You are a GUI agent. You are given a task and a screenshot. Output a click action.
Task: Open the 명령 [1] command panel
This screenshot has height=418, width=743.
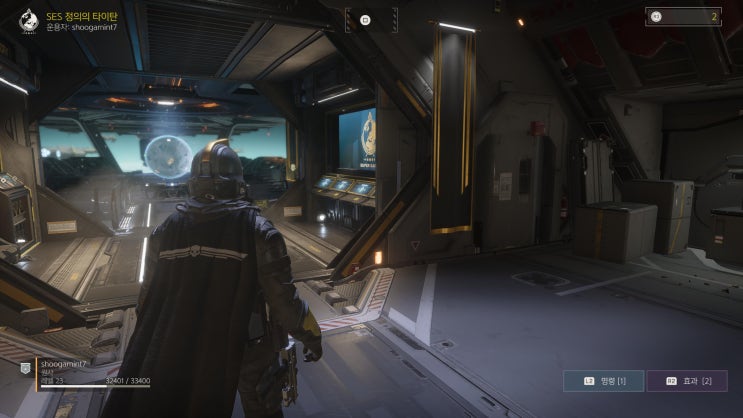click(603, 381)
